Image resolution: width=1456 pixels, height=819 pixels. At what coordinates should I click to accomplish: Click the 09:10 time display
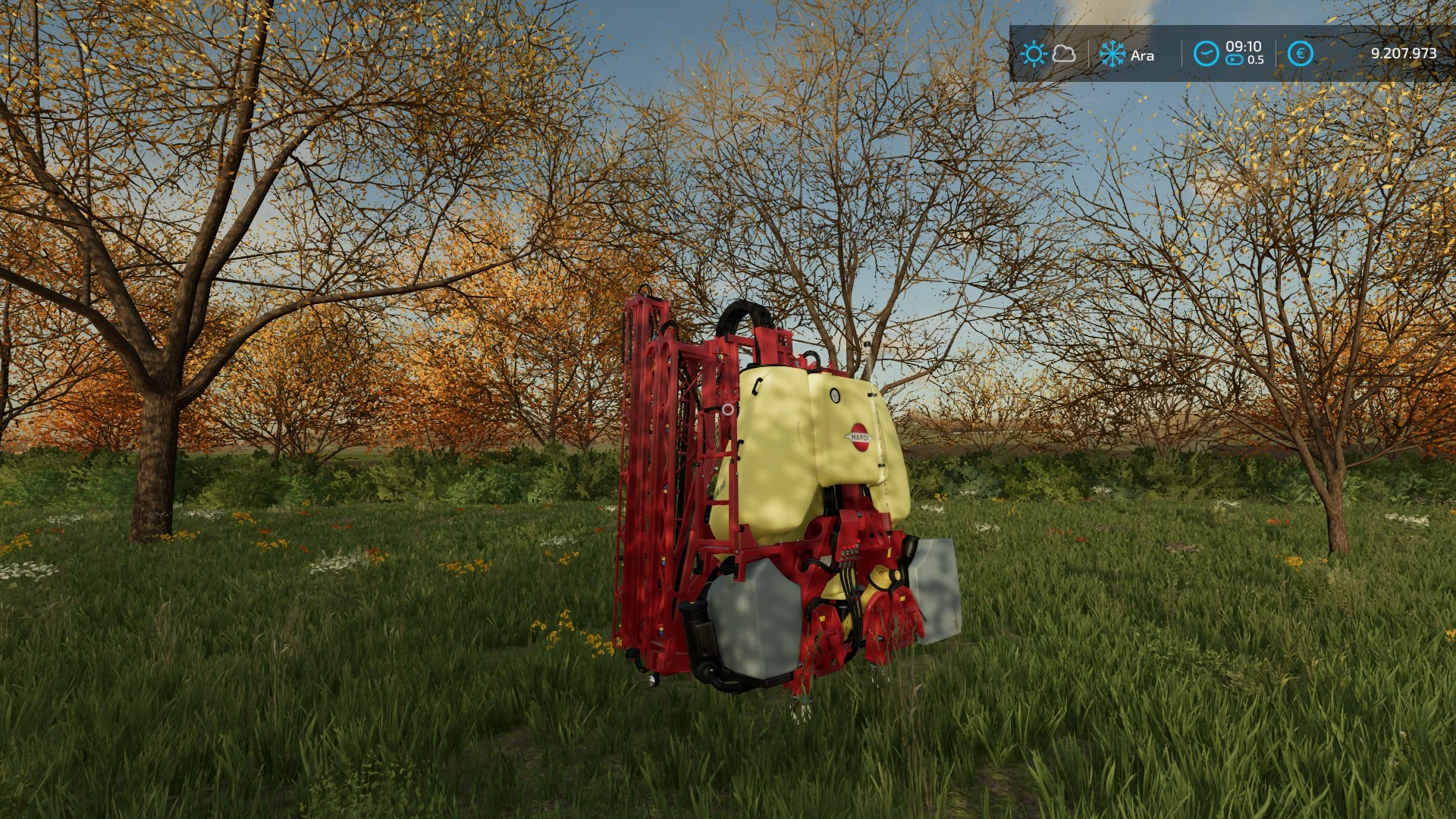1243,46
